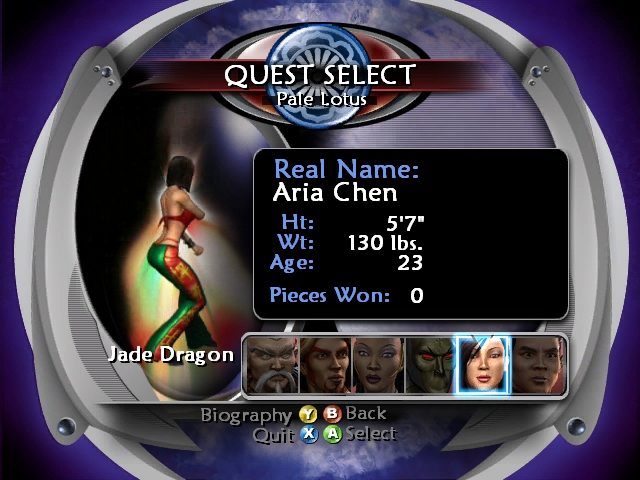The width and height of the screenshot is (640, 480).
Task: Pick the short-haired man portrait at row end
Action: (536, 364)
